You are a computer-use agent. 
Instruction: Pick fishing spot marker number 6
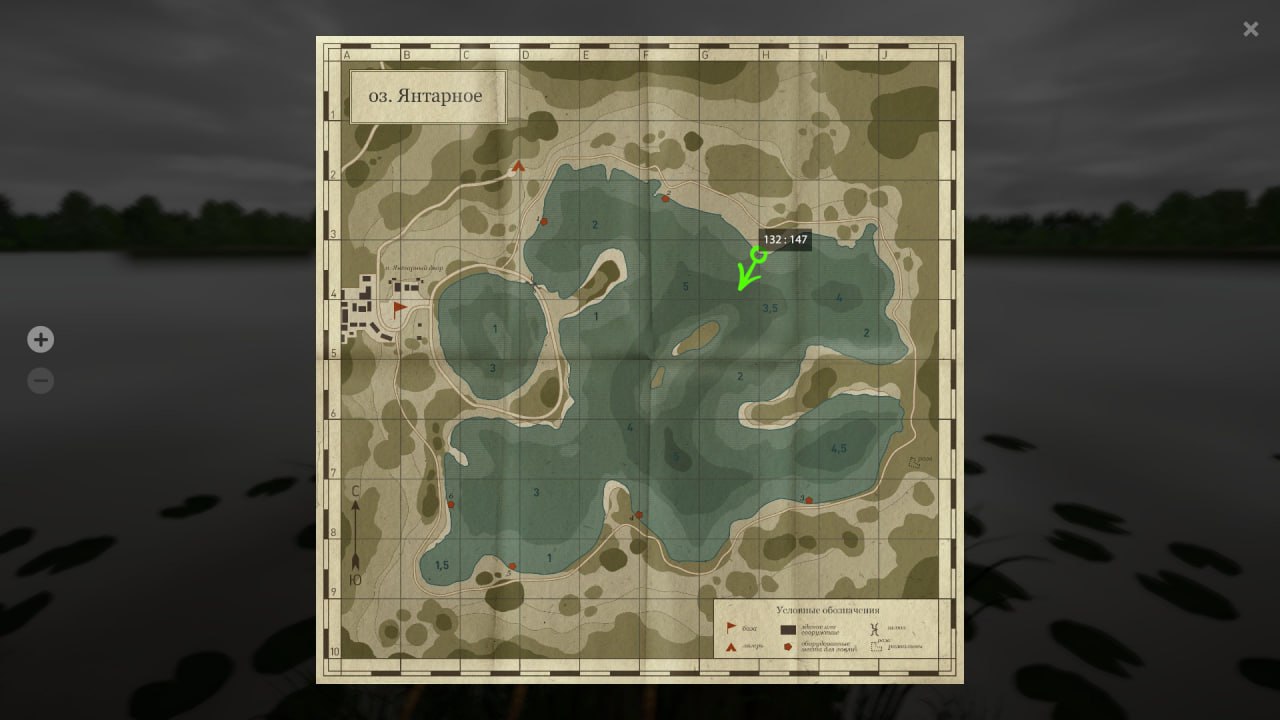[x=451, y=504]
